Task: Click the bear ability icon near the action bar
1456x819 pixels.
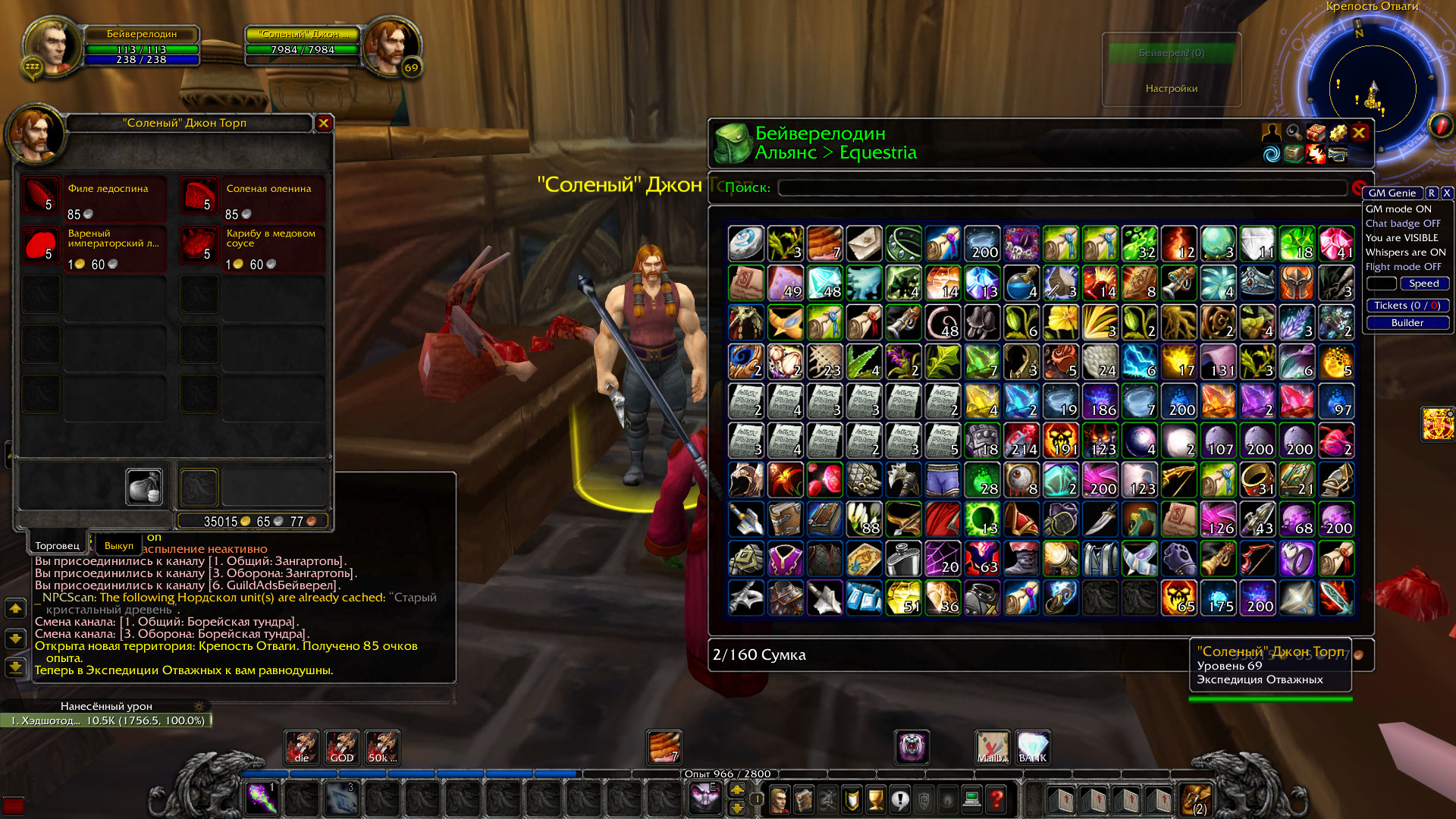Action: click(x=911, y=748)
